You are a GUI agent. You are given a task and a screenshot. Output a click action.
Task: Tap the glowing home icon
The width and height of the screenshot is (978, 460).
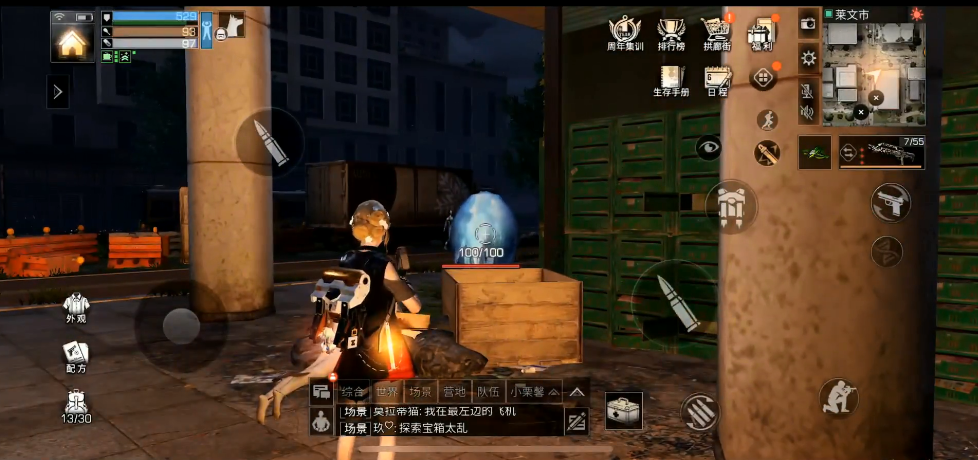(x=71, y=41)
